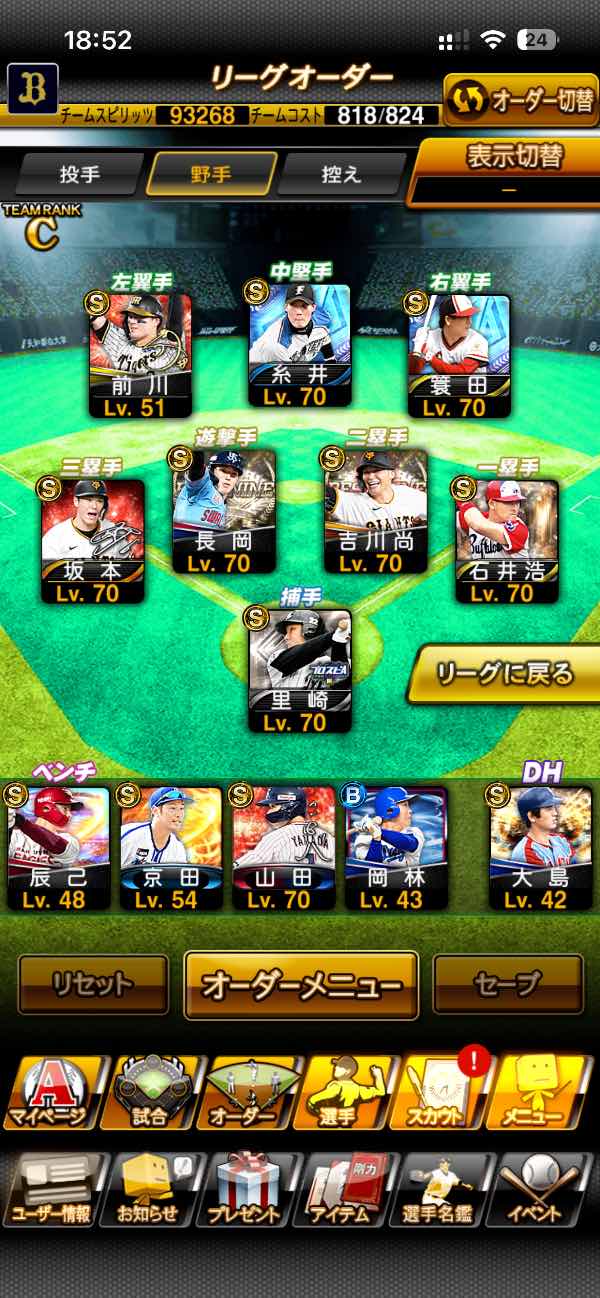Image resolution: width=600 pixels, height=1298 pixels.
Task: Select the 野手 fielders tab
Action: click(x=211, y=174)
